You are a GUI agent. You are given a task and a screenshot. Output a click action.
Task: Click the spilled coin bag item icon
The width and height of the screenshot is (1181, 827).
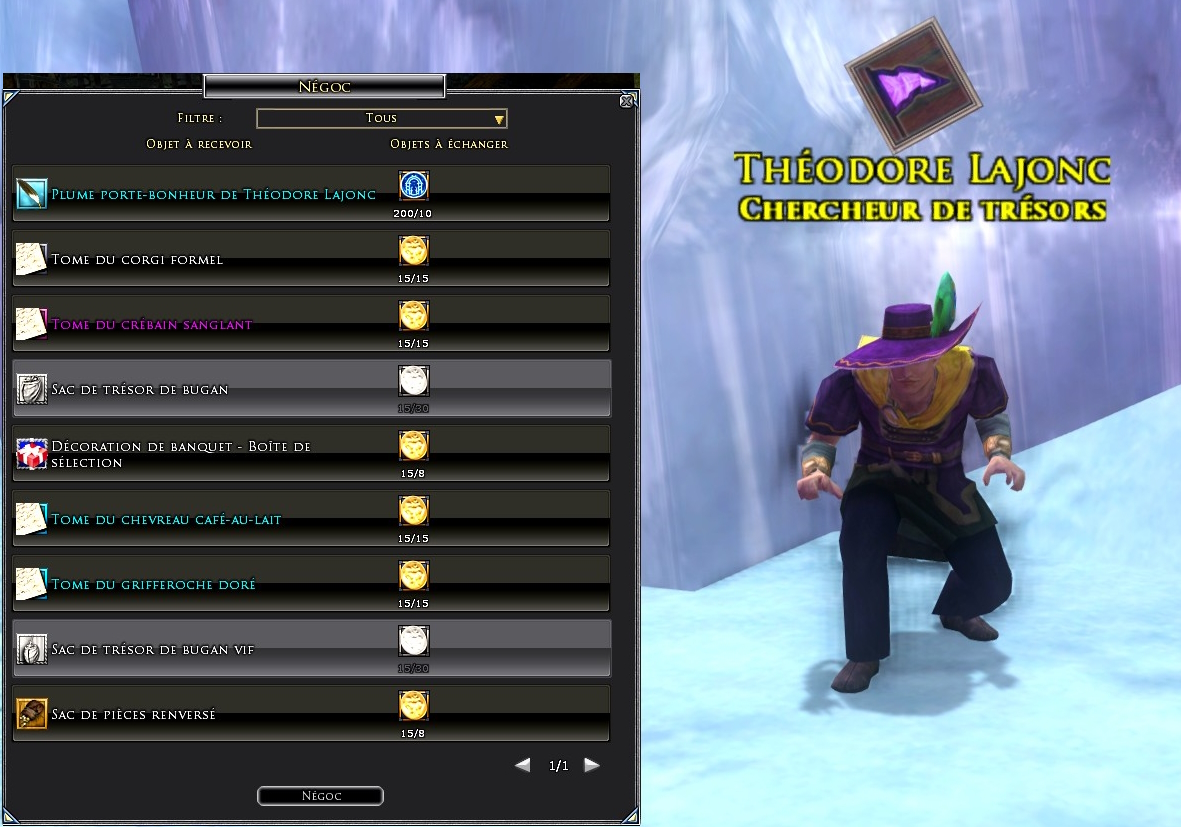pyautogui.click(x=32, y=714)
